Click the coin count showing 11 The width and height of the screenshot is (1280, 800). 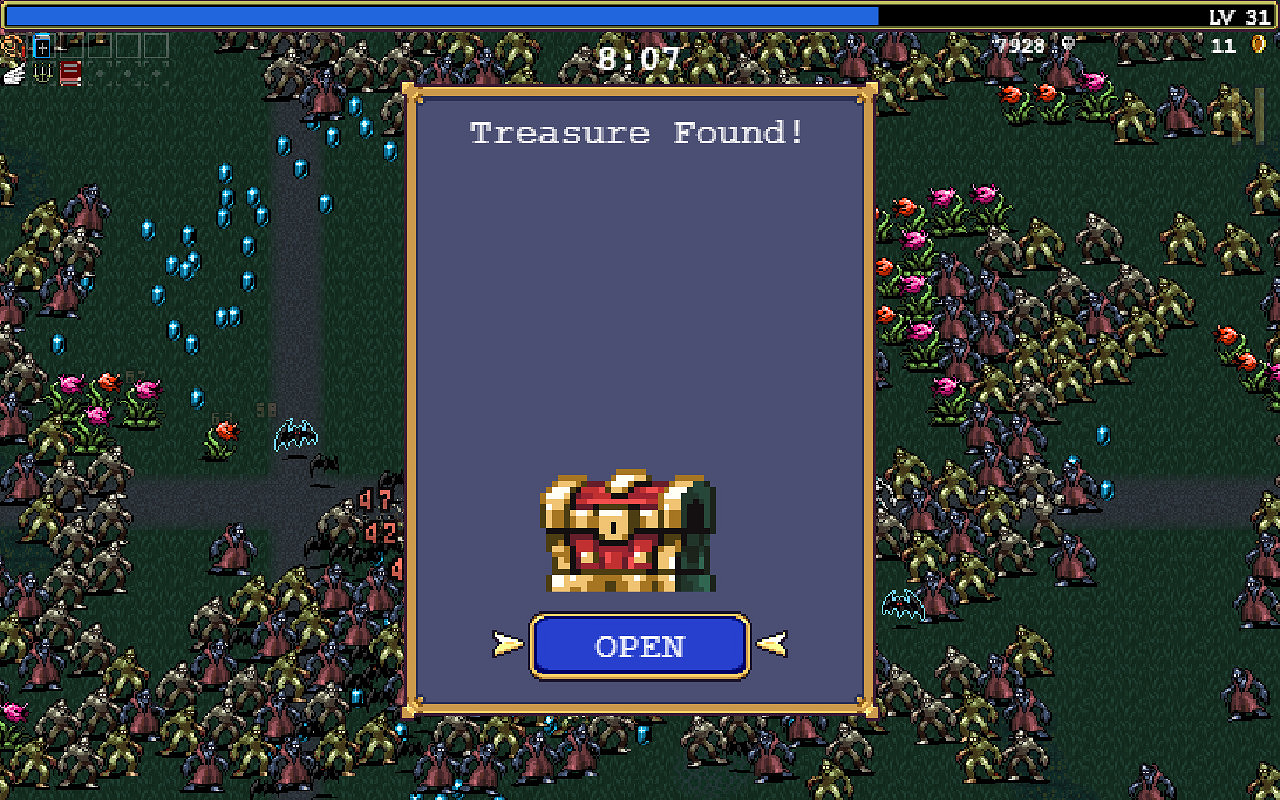(1222, 46)
